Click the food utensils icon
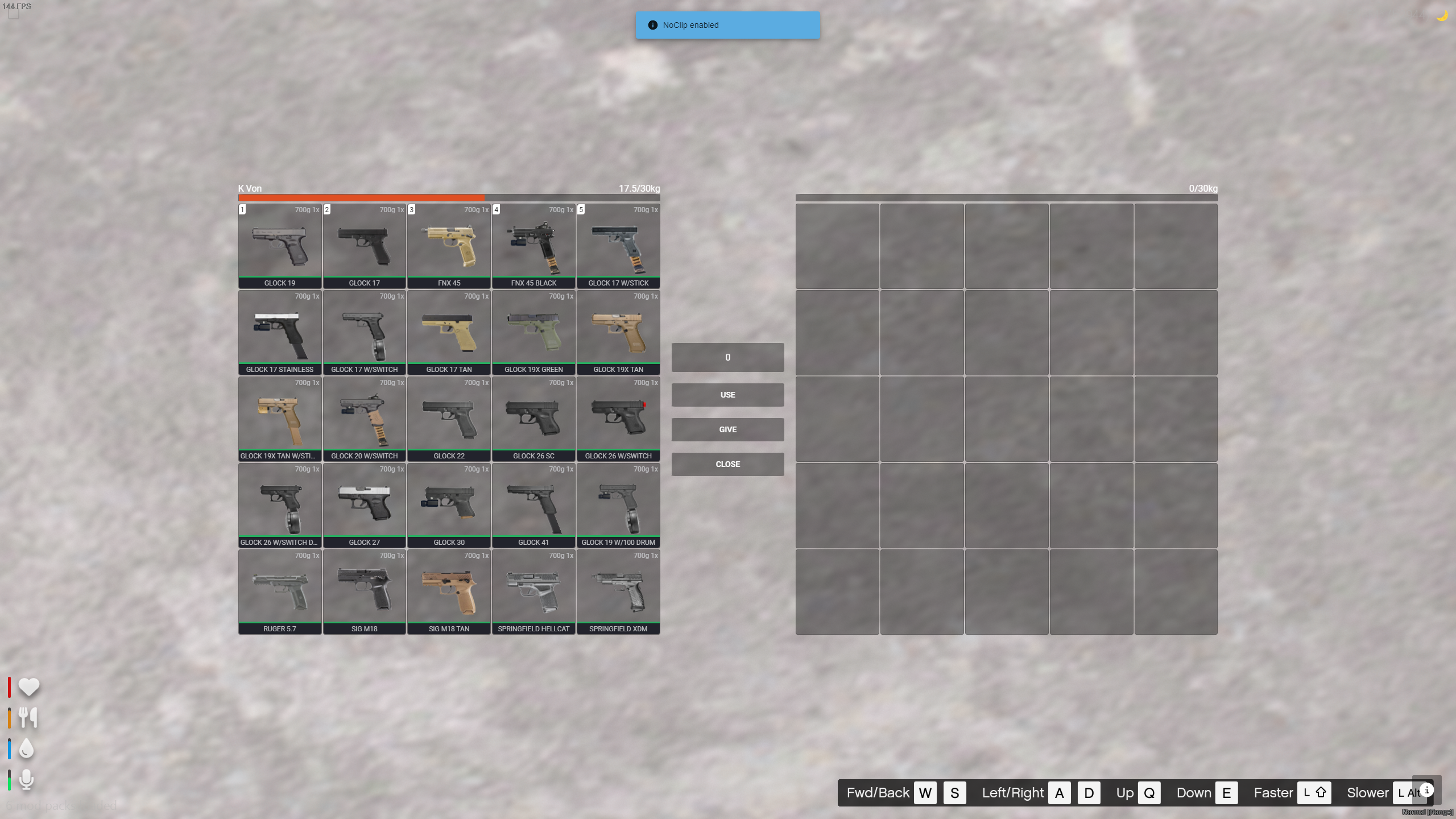Image resolution: width=1456 pixels, height=819 pixels. [x=28, y=718]
